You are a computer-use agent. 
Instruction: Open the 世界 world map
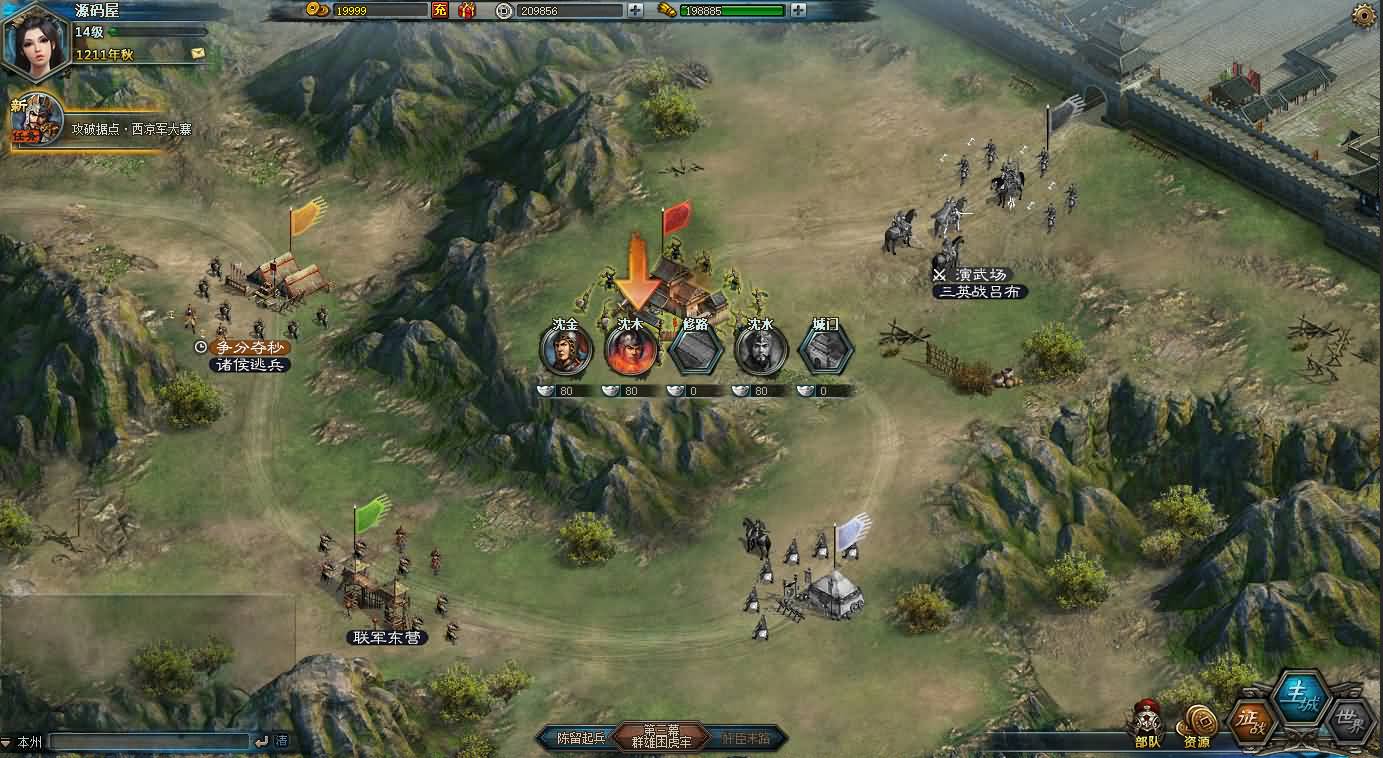click(1351, 719)
